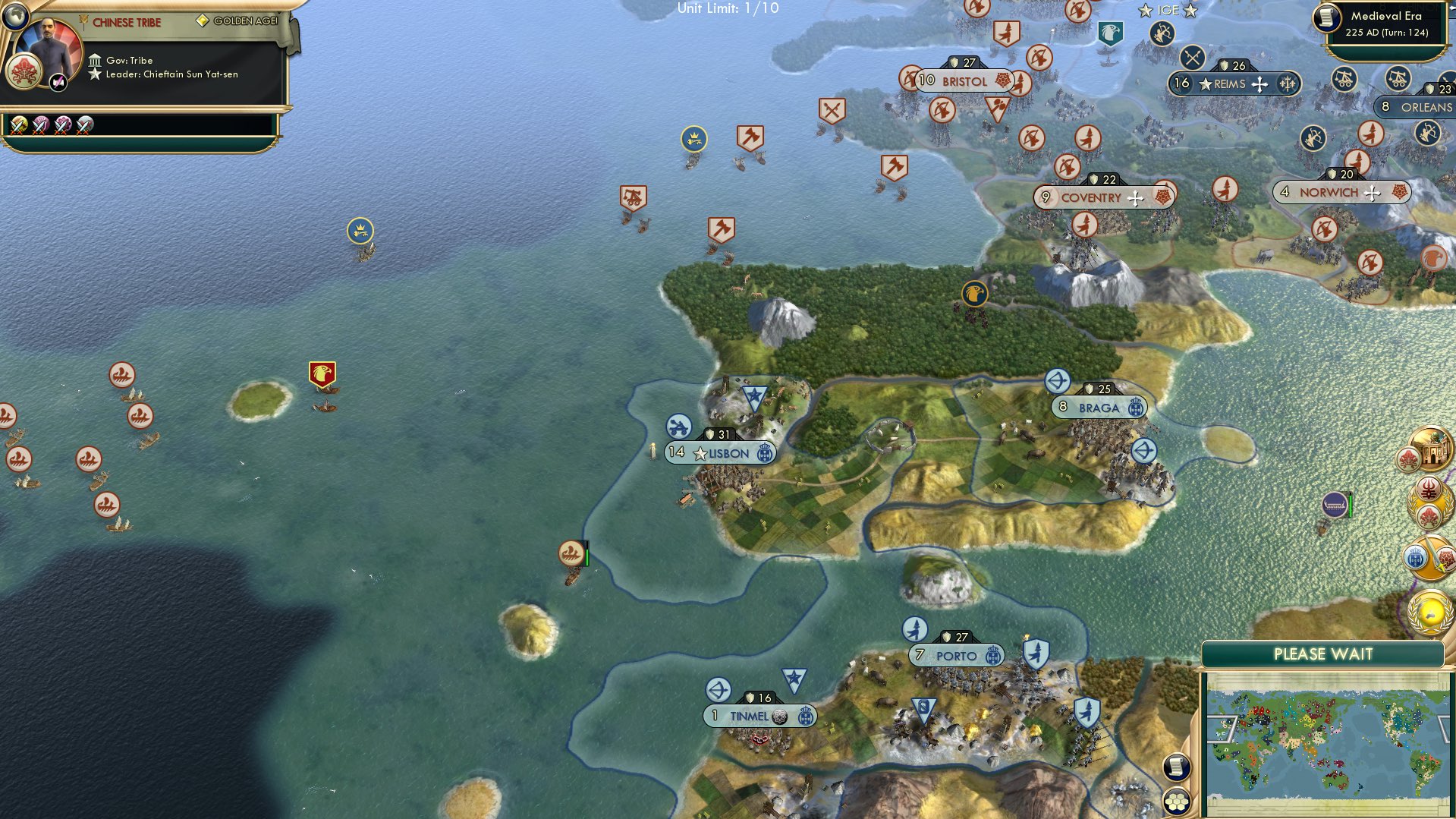Toggle the hex grid icon by the minimap
1456x819 pixels.
1176,800
